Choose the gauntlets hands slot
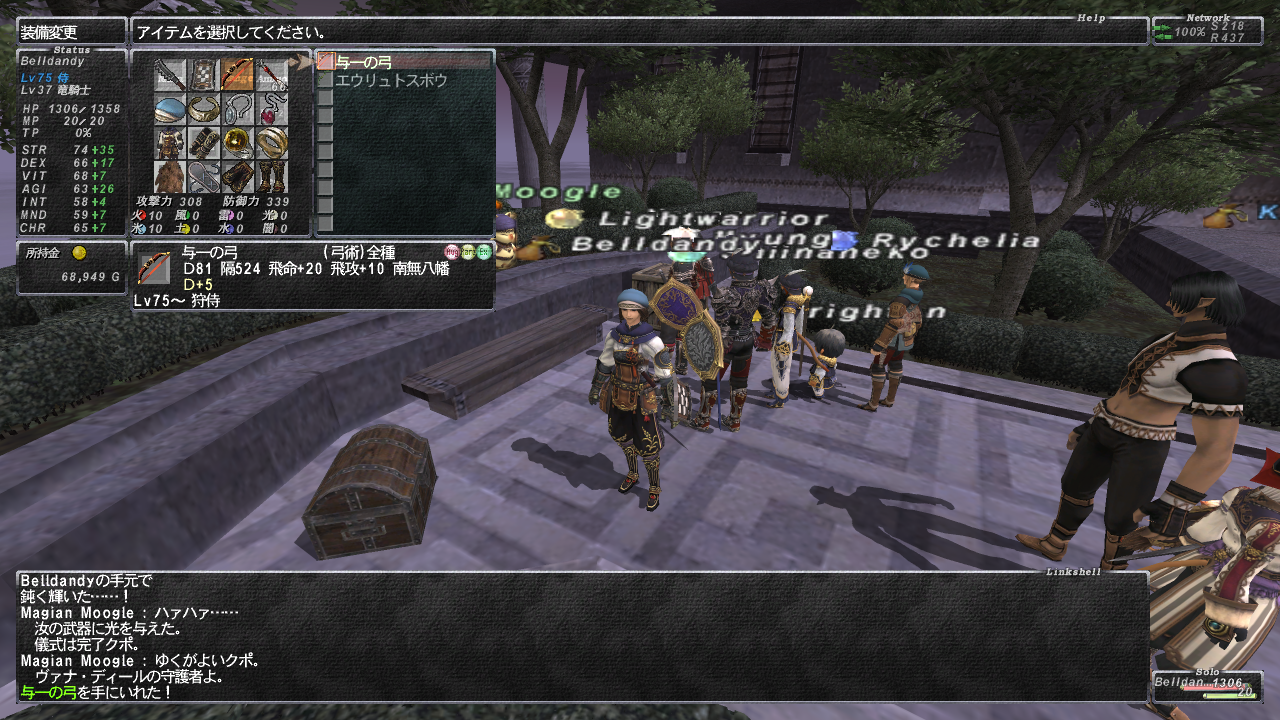The width and height of the screenshot is (1280, 720). [x=204, y=144]
